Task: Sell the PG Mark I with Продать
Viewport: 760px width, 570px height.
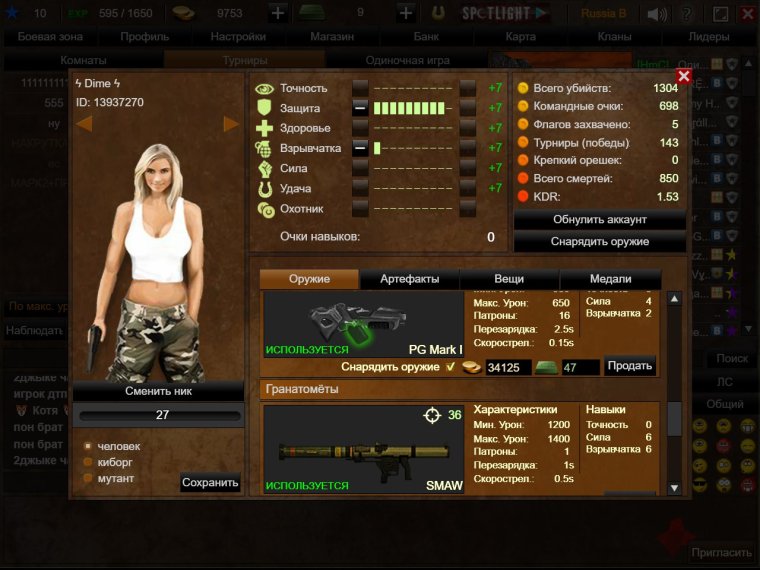Action: point(630,366)
